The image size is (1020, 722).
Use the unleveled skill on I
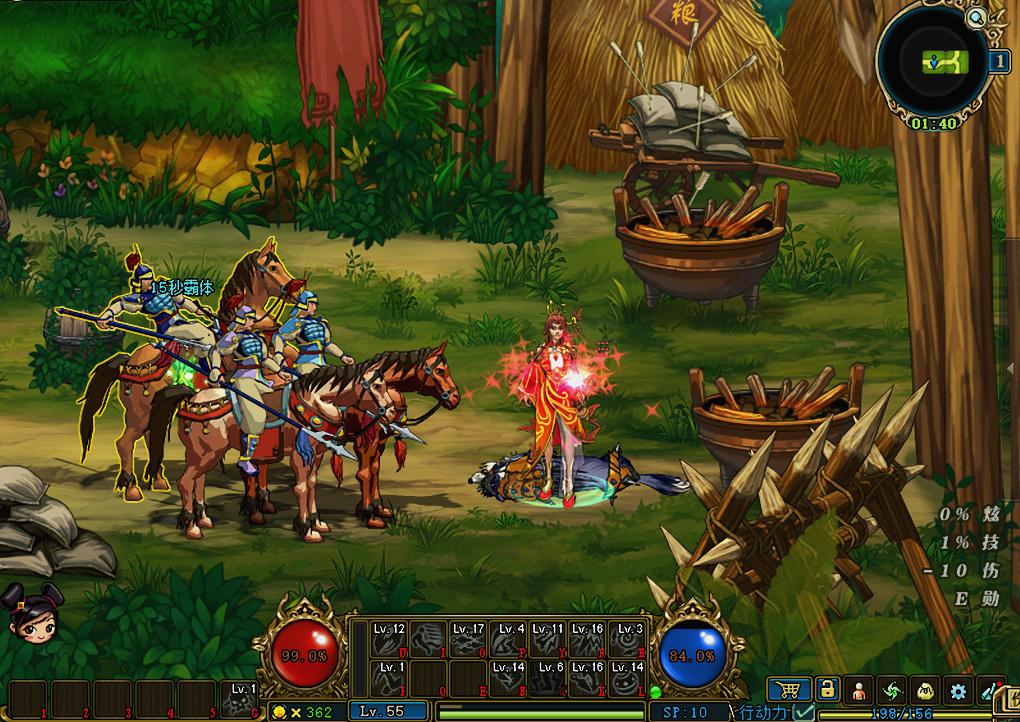(429, 639)
